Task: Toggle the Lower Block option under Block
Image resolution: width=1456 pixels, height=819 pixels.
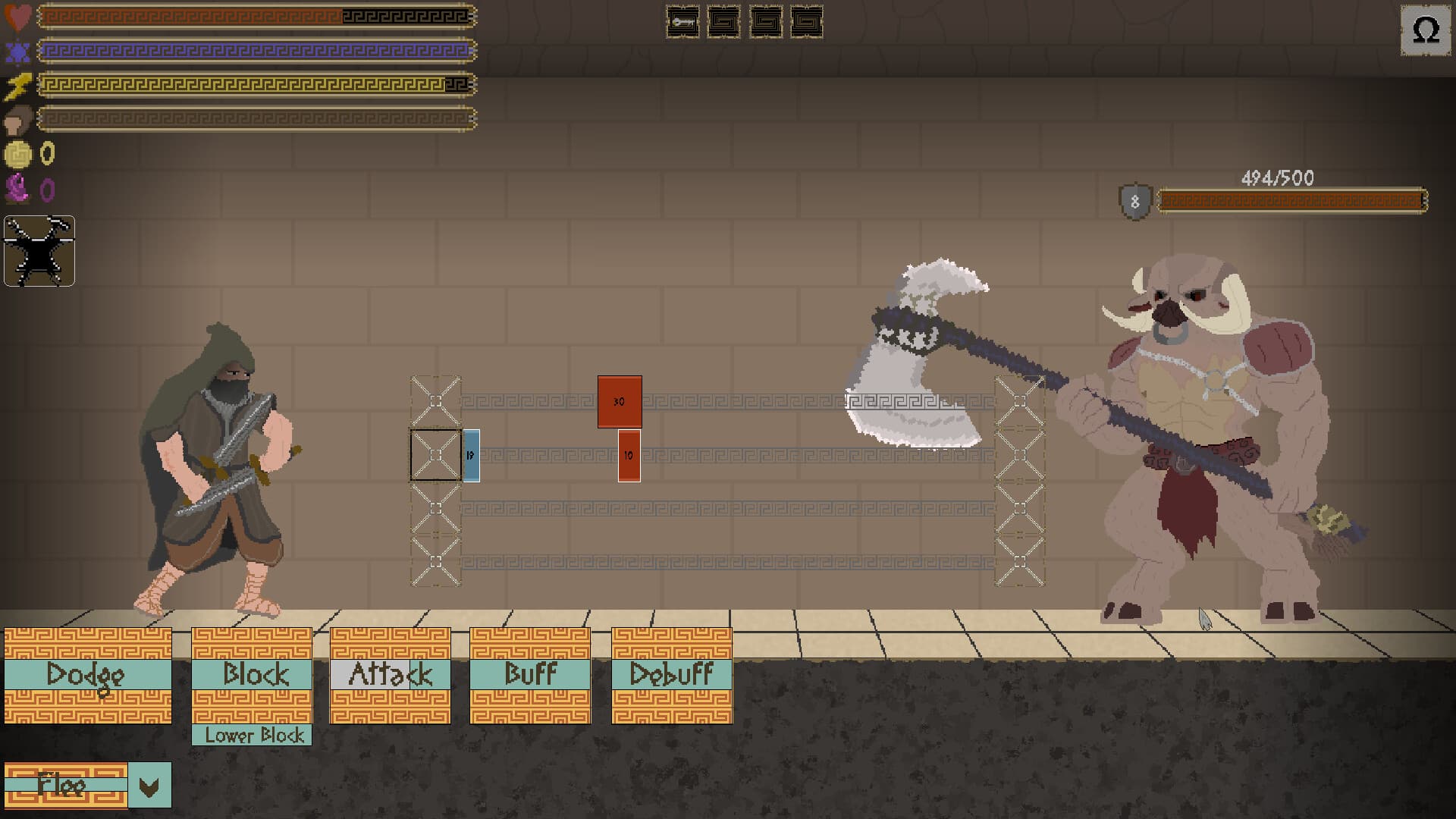Action: tap(253, 735)
